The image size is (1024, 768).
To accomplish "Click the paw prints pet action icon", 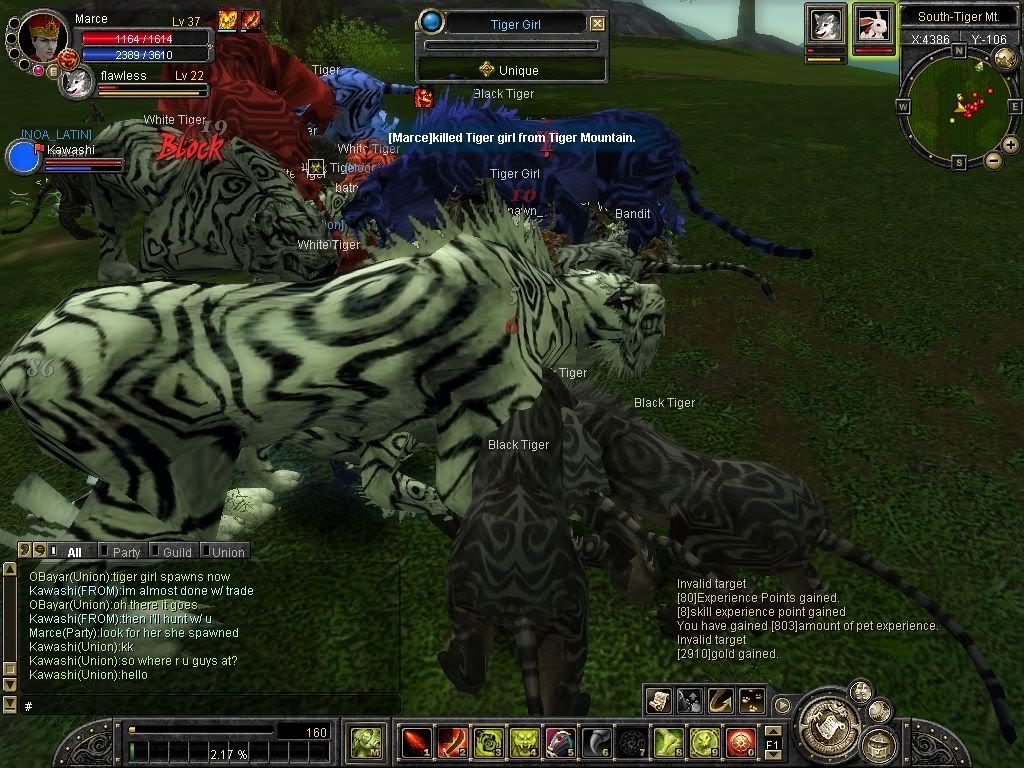I will (751, 701).
